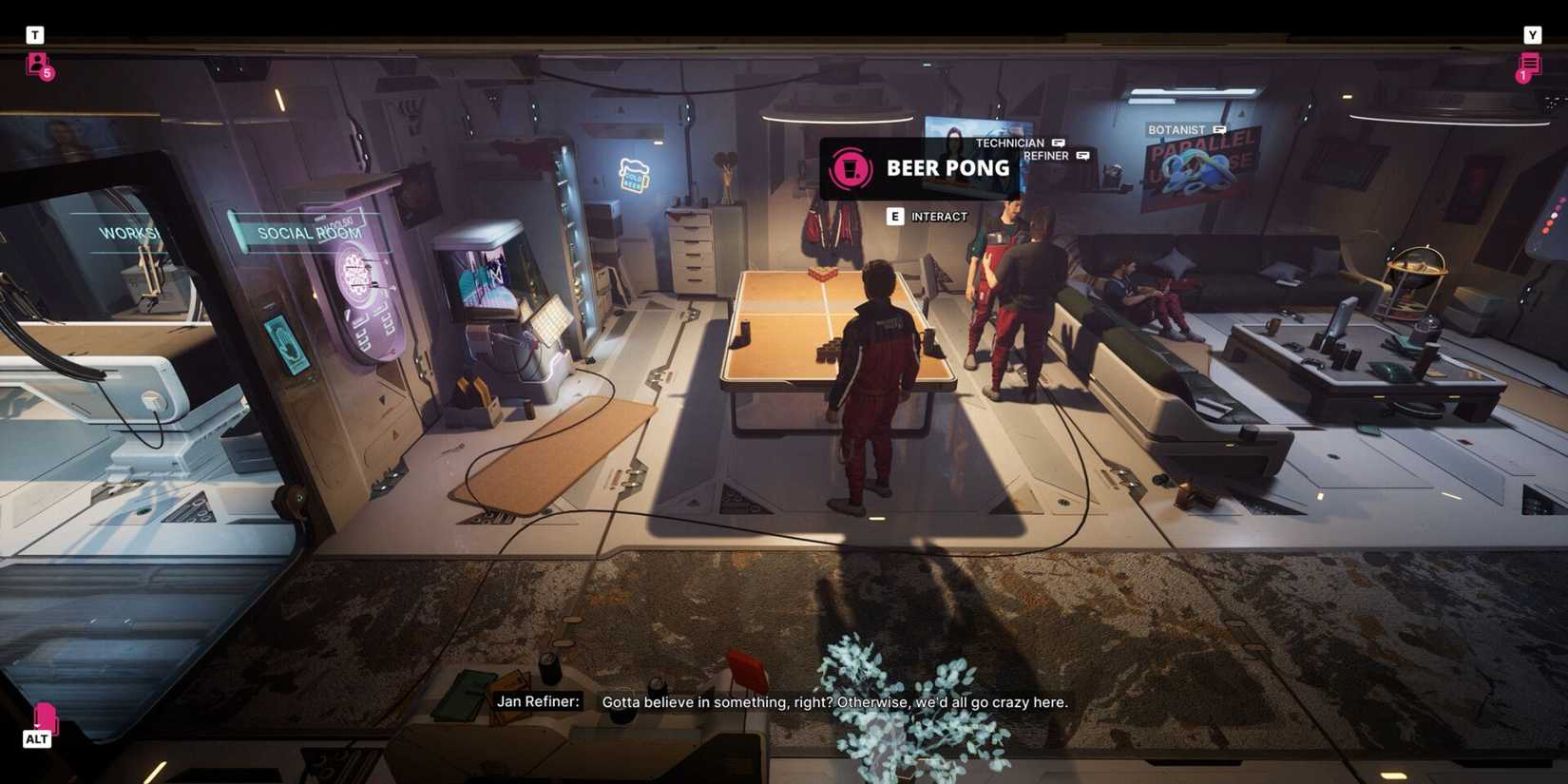Click the REFINER name label
1568x784 pixels.
pyautogui.click(x=1048, y=156)
